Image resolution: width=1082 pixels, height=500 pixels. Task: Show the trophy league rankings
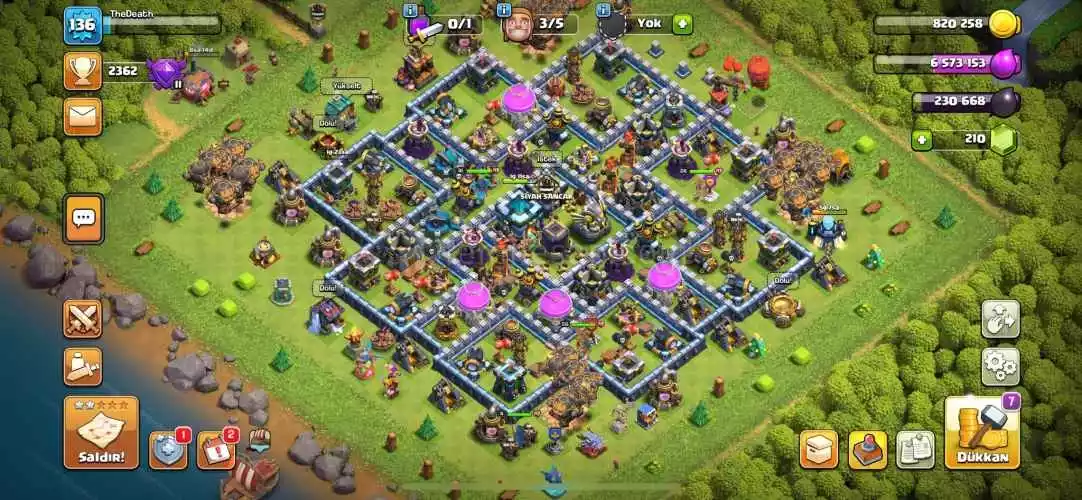82,71
